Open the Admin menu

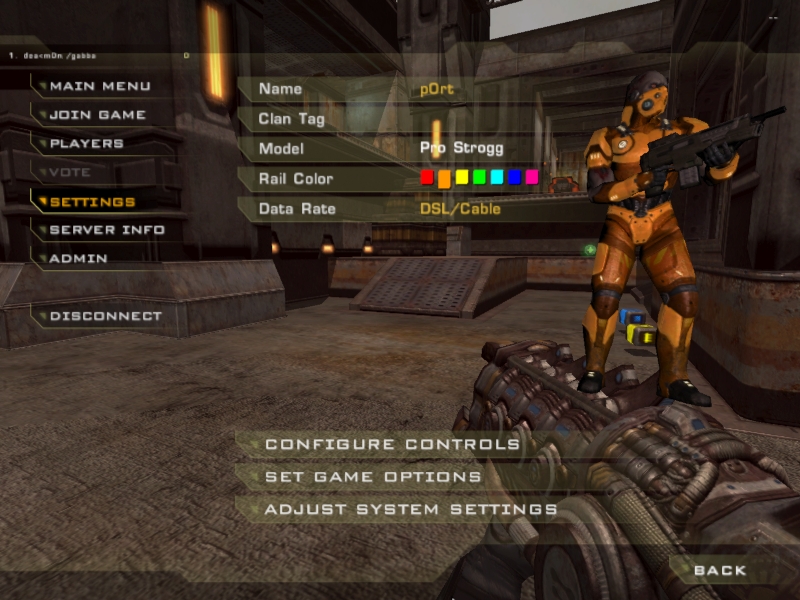[x=79, y=259]
